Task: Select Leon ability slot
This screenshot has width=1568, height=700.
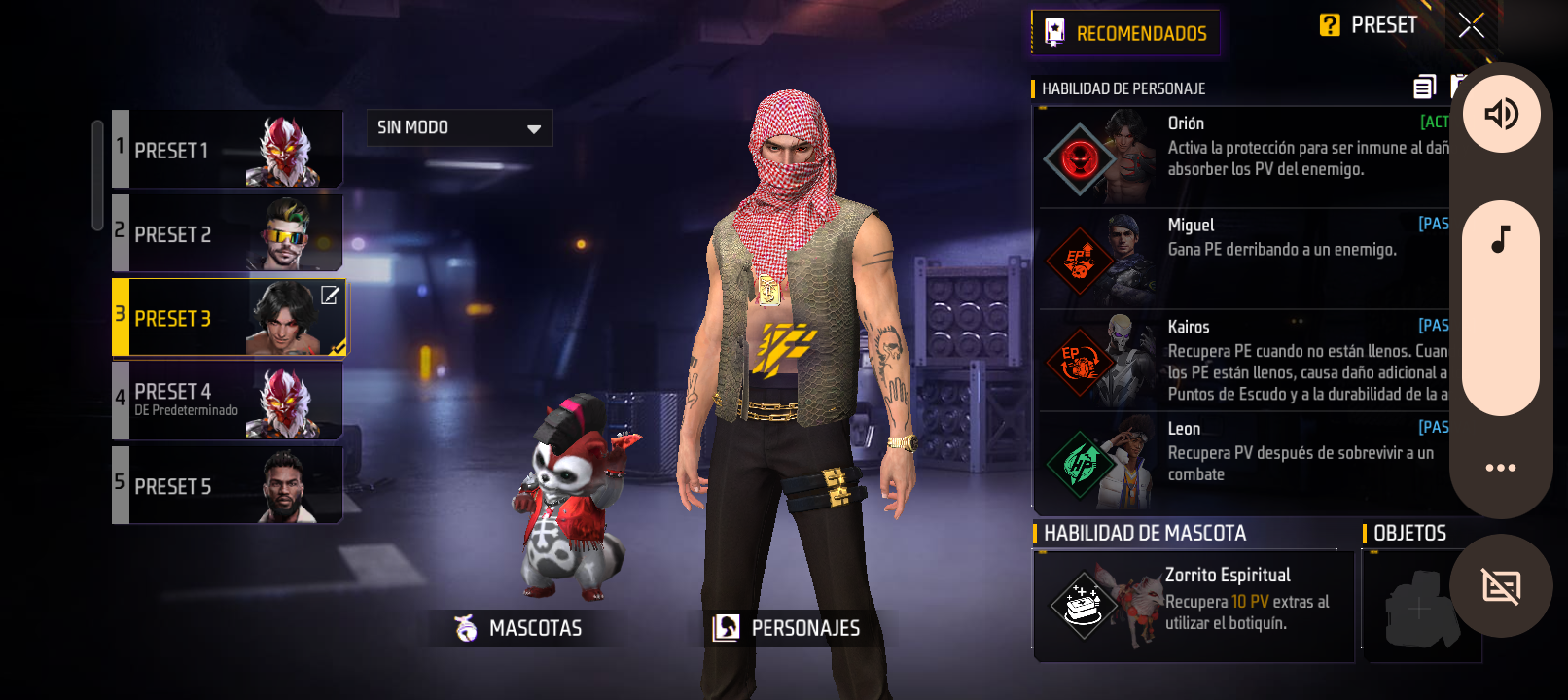Action: 1243,463
